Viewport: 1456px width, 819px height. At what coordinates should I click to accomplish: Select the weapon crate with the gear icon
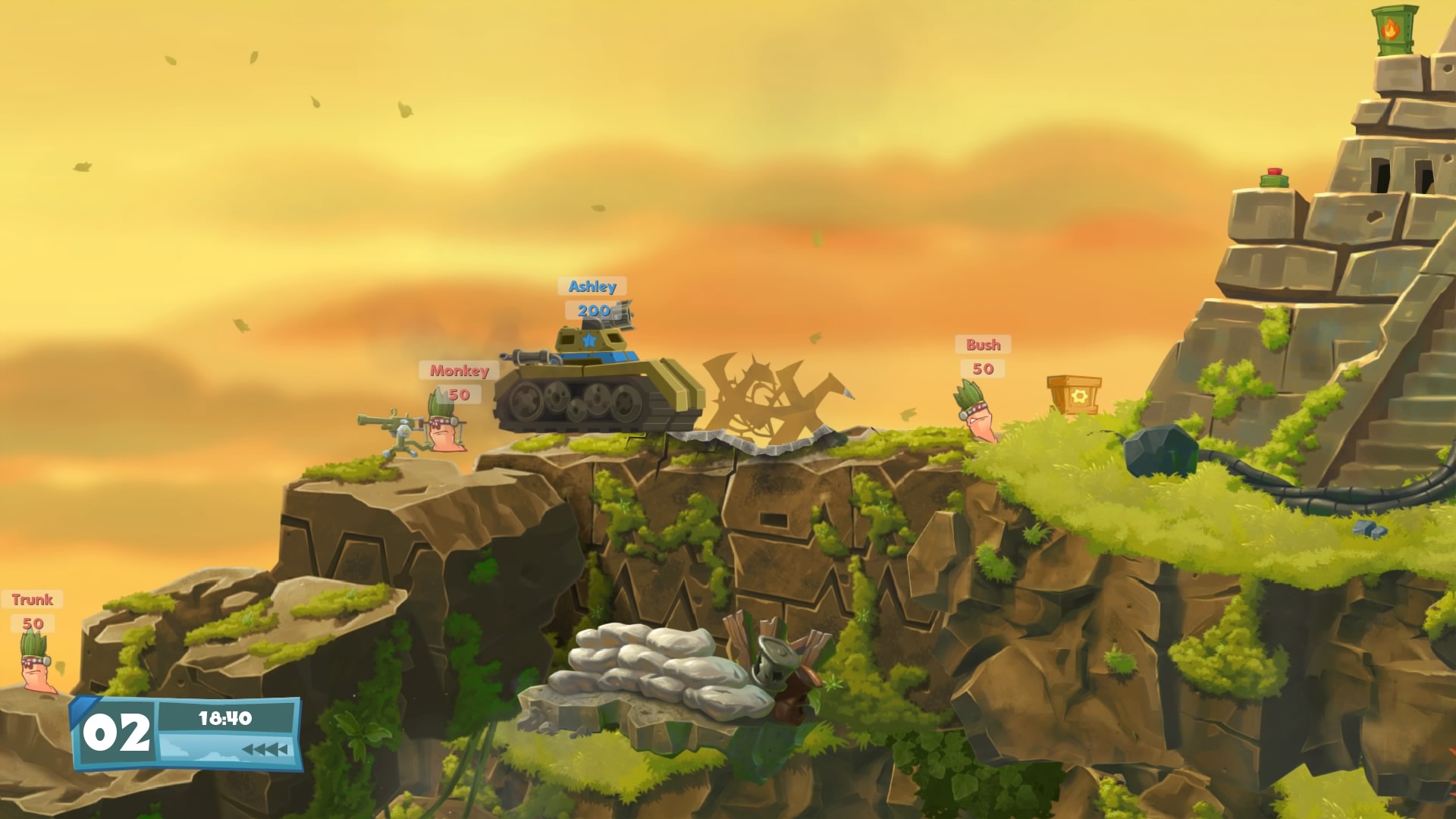pyautogui.click(x=1074, y=397)
